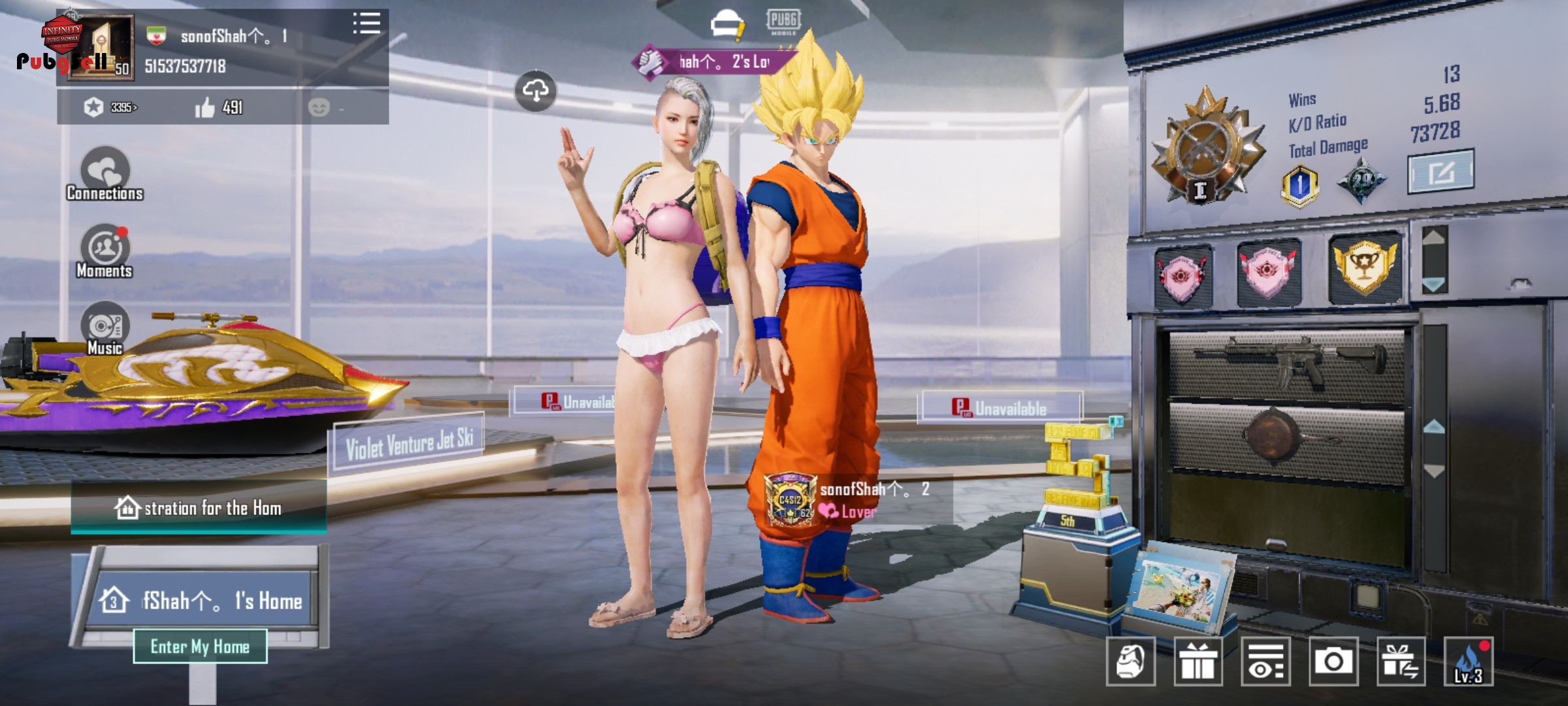Viewport: 1568px width, 706px height.
Task: Open Moments feed
Action: [105, 252]
